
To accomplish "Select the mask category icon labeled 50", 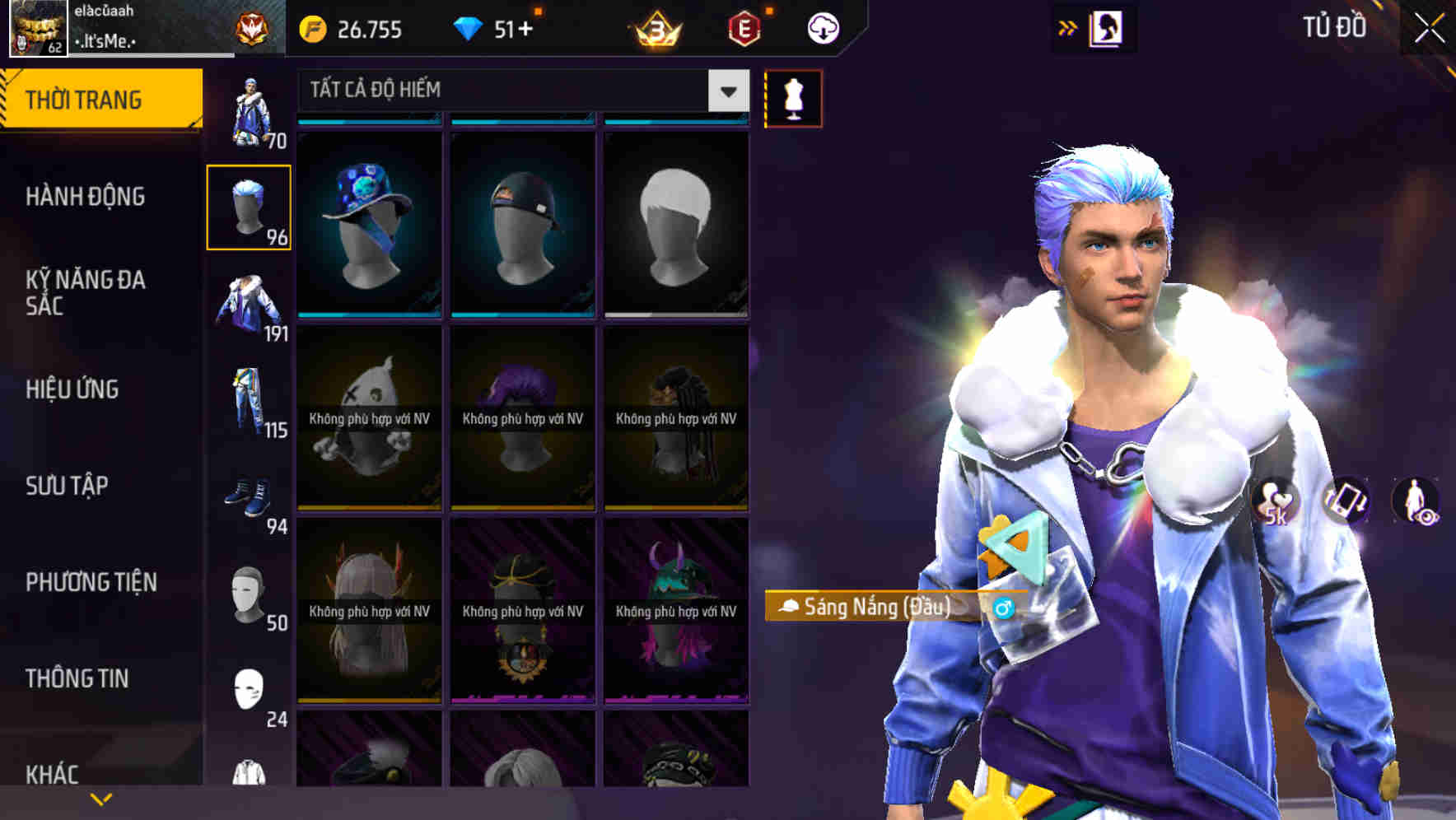I will point(249,589).
